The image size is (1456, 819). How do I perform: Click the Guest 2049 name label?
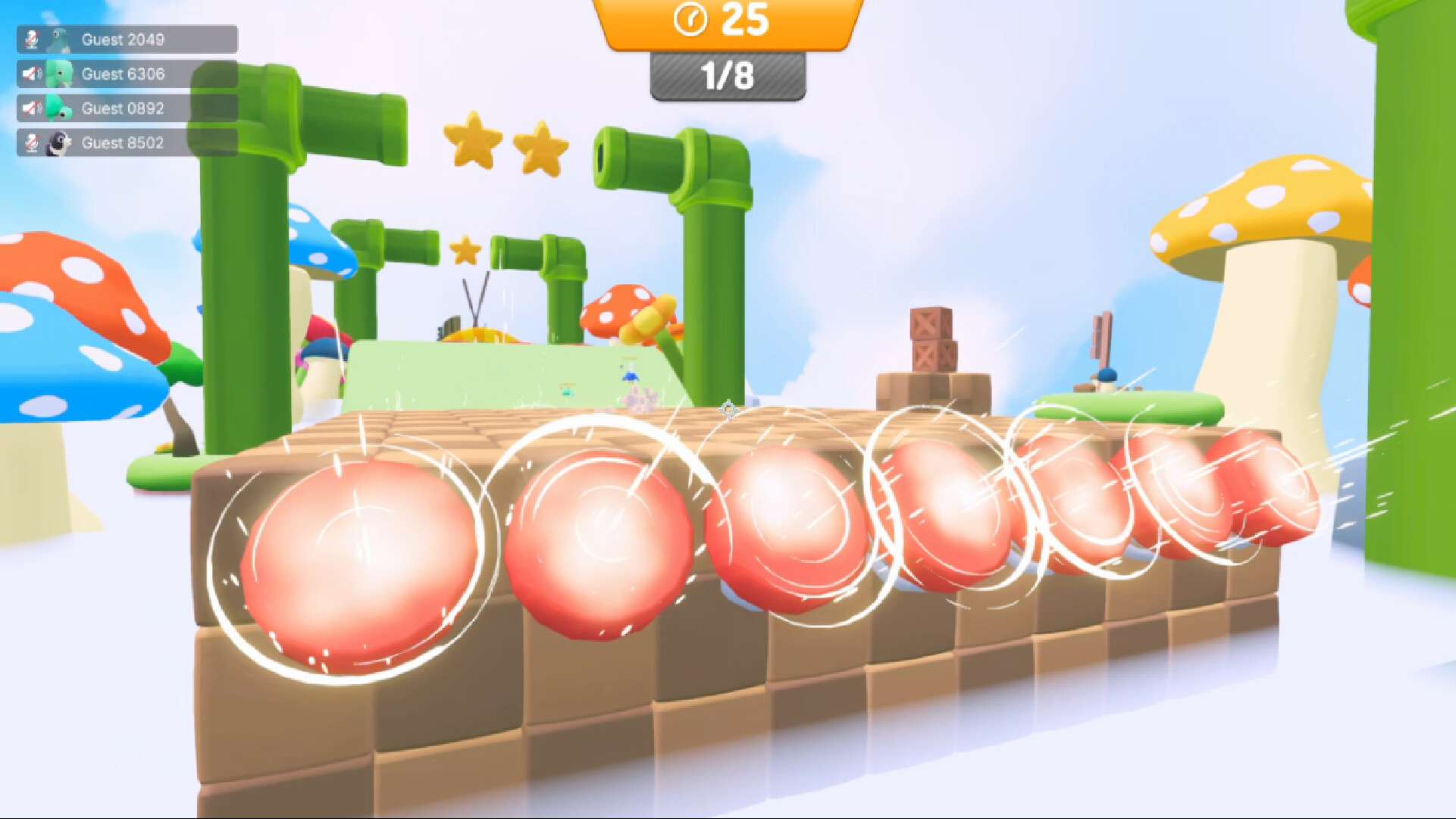pyautogui.click(x=124, y=38)
